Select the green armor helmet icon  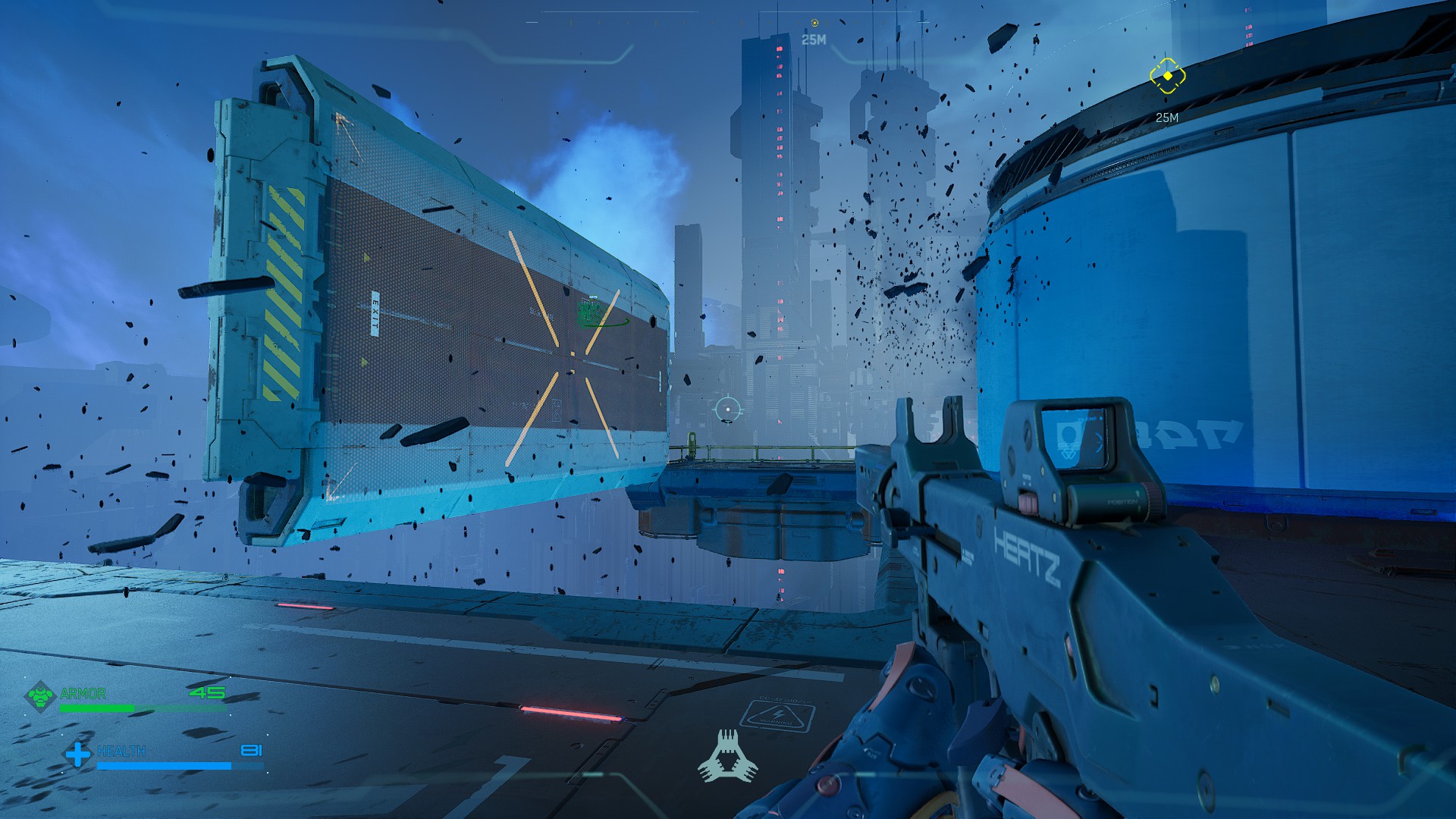tap(40, 695)
